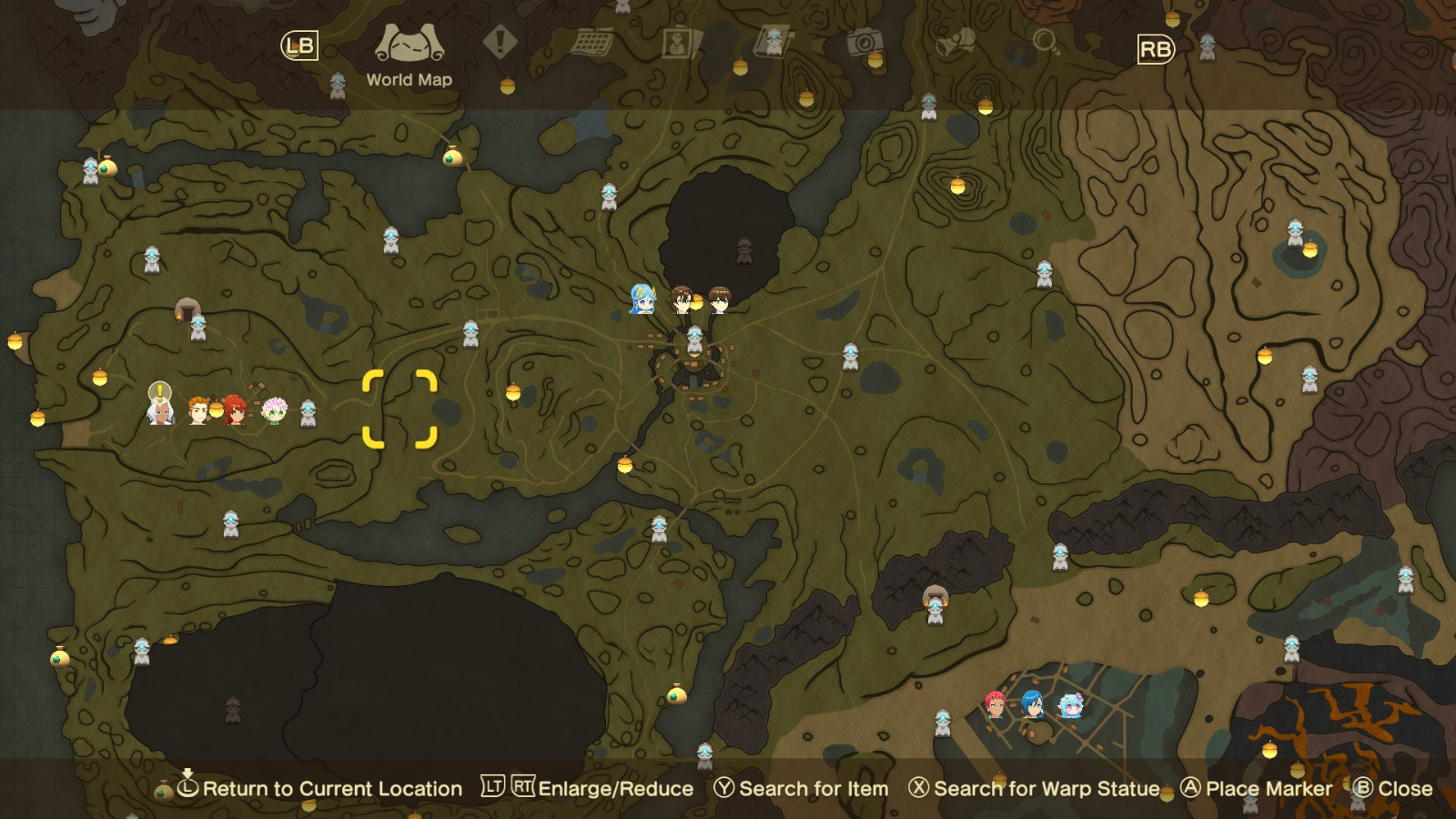
Task: Select the exclamation quest icon in the top bar
Action: click(499, 41)
